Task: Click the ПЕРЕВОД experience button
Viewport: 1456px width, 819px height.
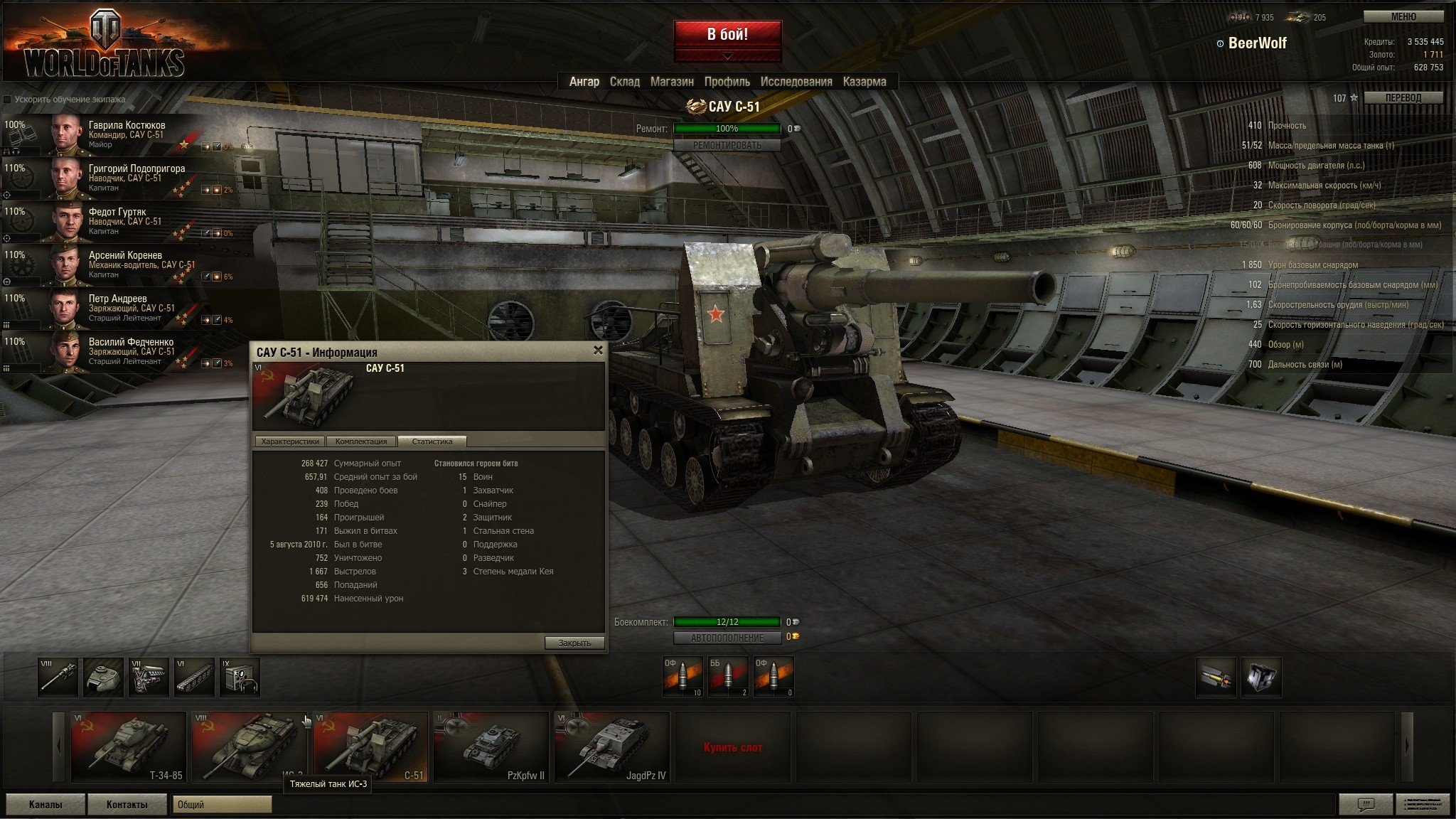Action: (1403, 98)
